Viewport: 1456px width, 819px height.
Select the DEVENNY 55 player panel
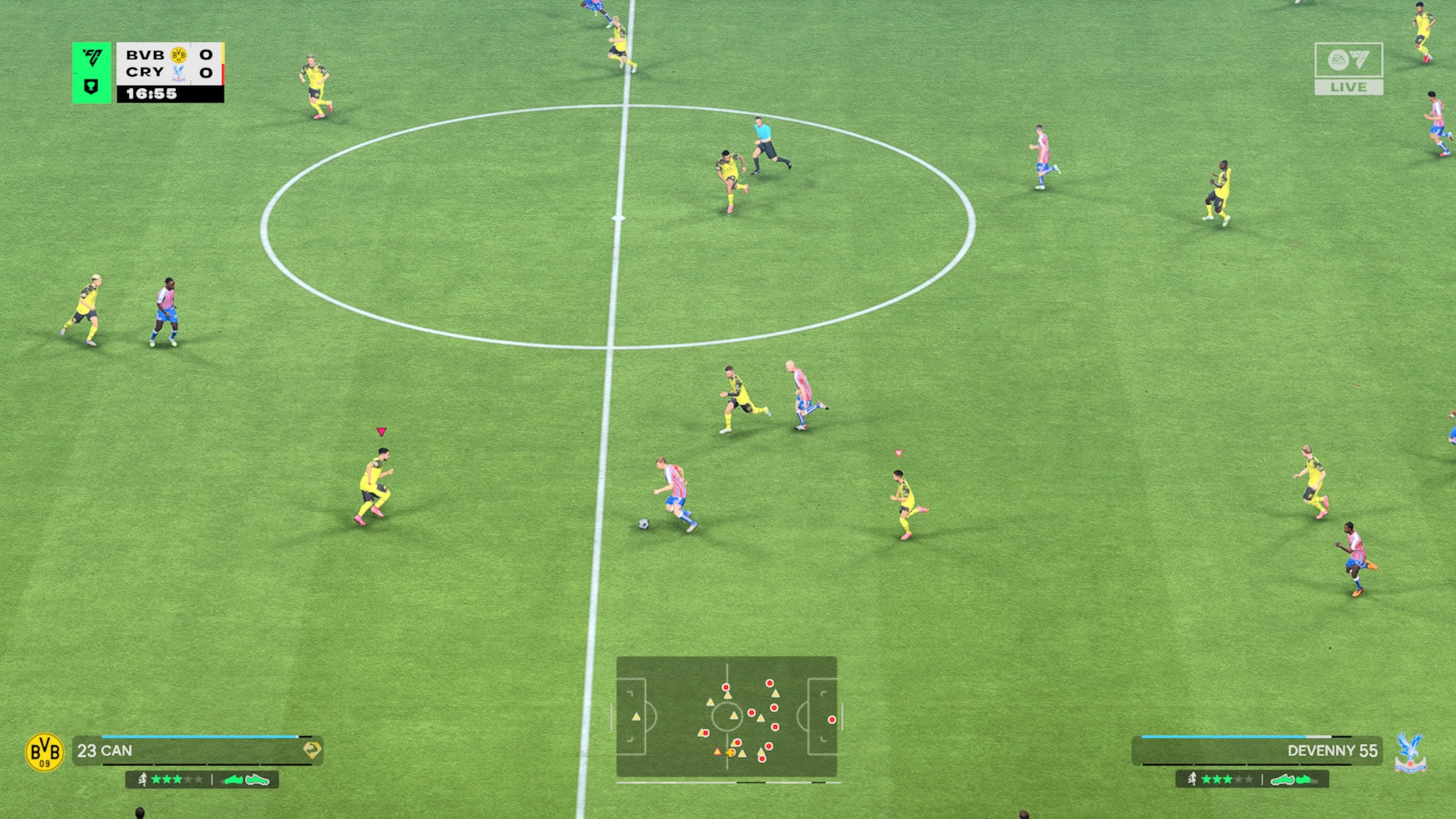(1257, 751)
